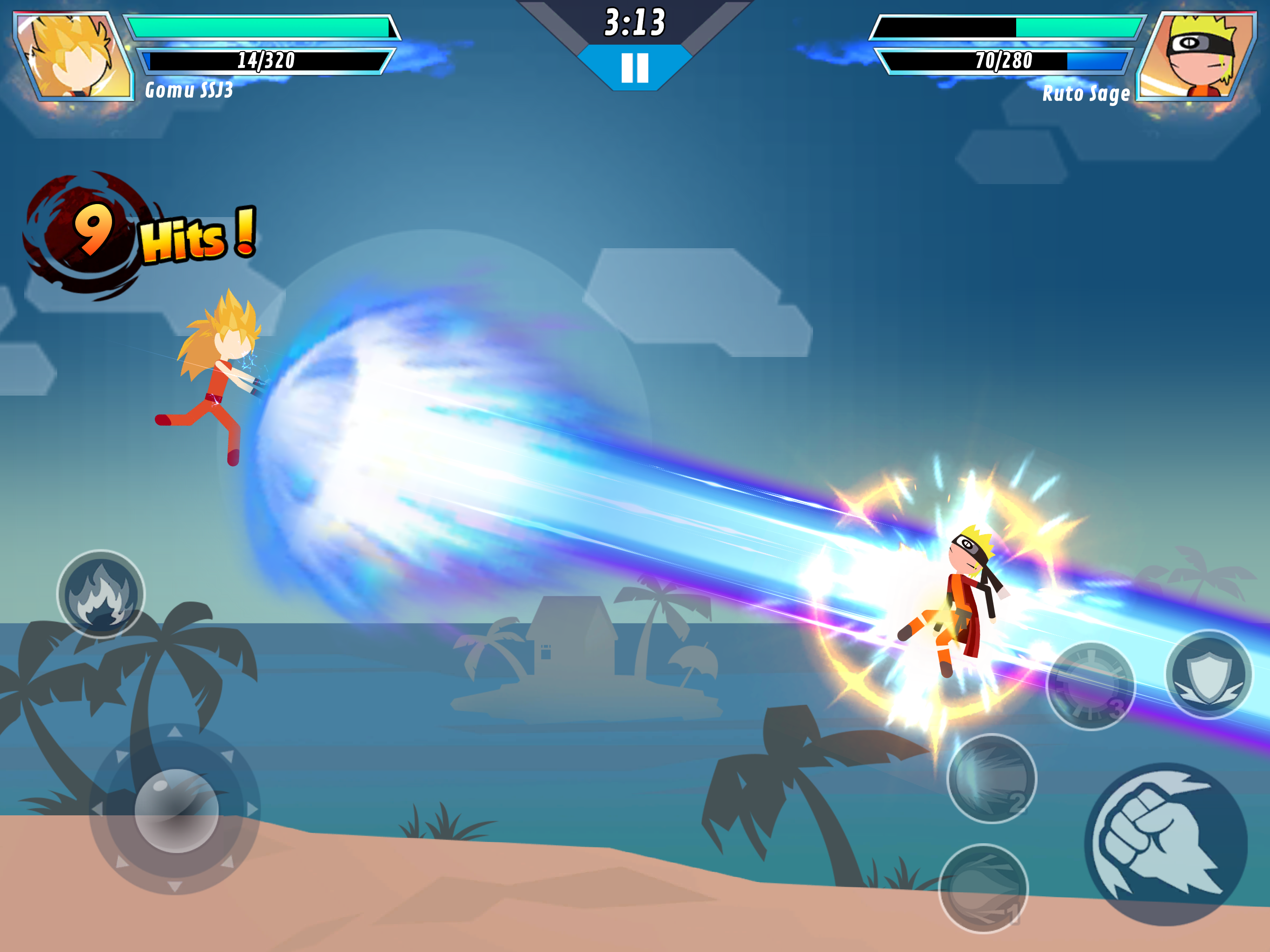Tap Gomu SSJ3 player portrait
Screen dimensions: 1270x952
(73, 56)
